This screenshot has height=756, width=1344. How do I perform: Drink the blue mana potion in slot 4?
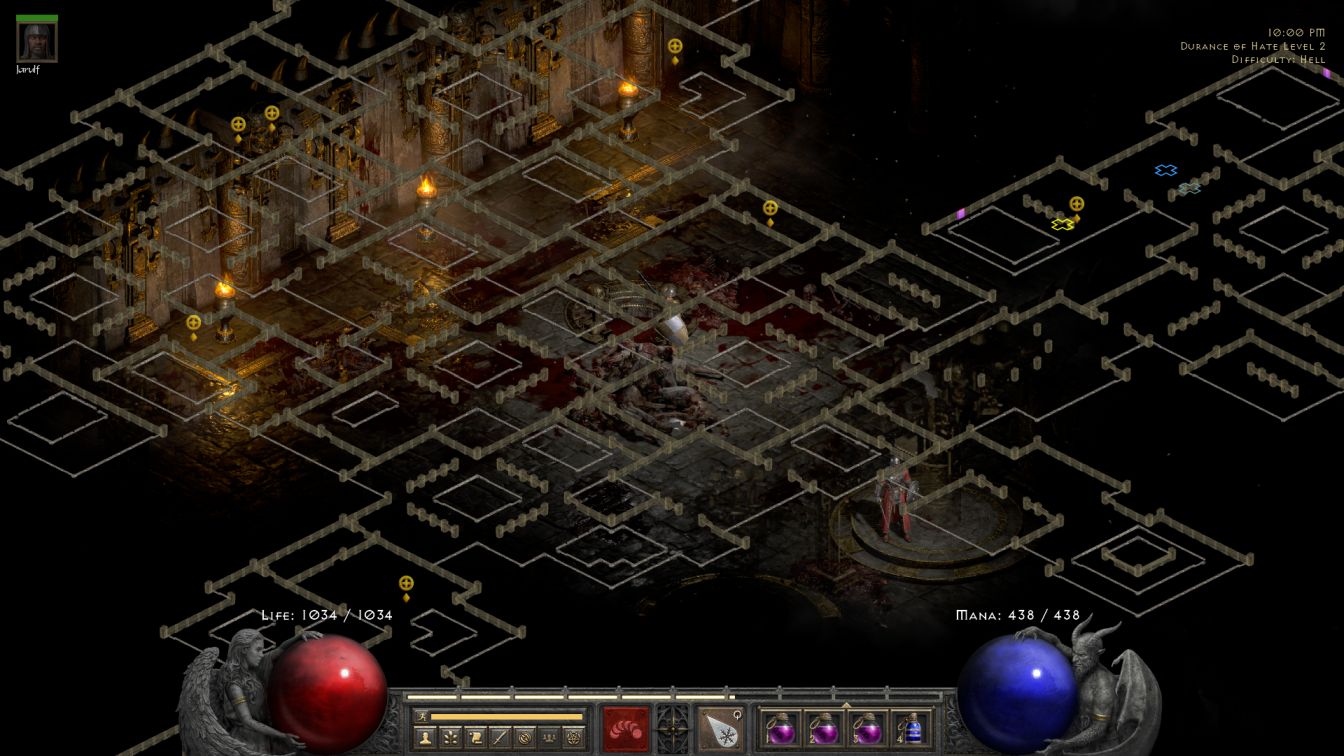910,728
